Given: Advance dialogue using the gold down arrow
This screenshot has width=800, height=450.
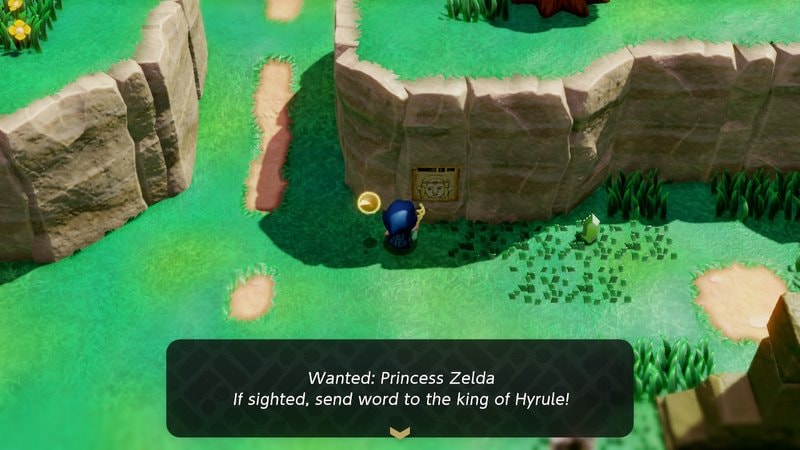Looking at the screenshot, I should pyautogui.click(x=400, y=432).
